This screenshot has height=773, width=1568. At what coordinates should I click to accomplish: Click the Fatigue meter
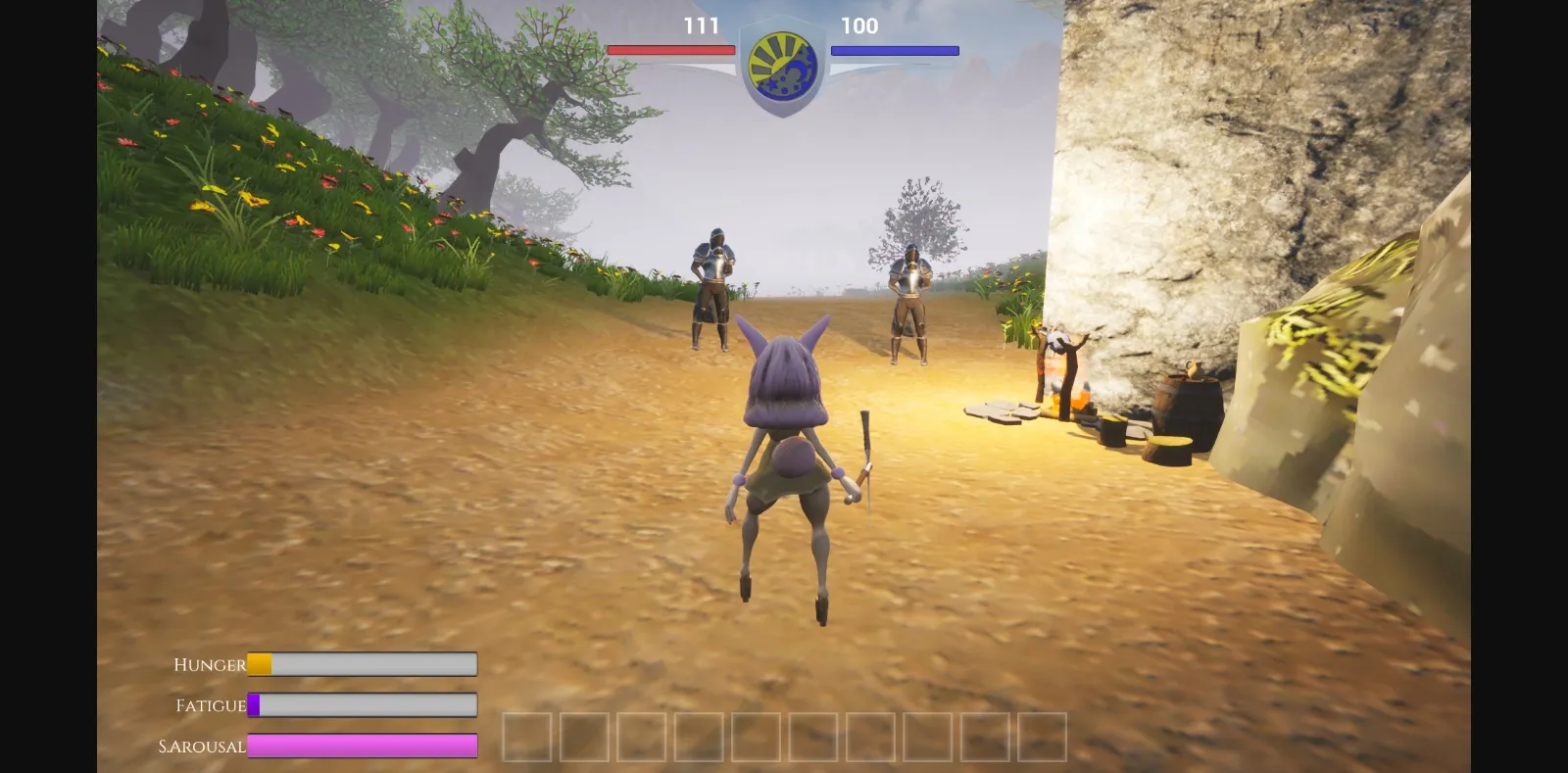tap(363, 705)
